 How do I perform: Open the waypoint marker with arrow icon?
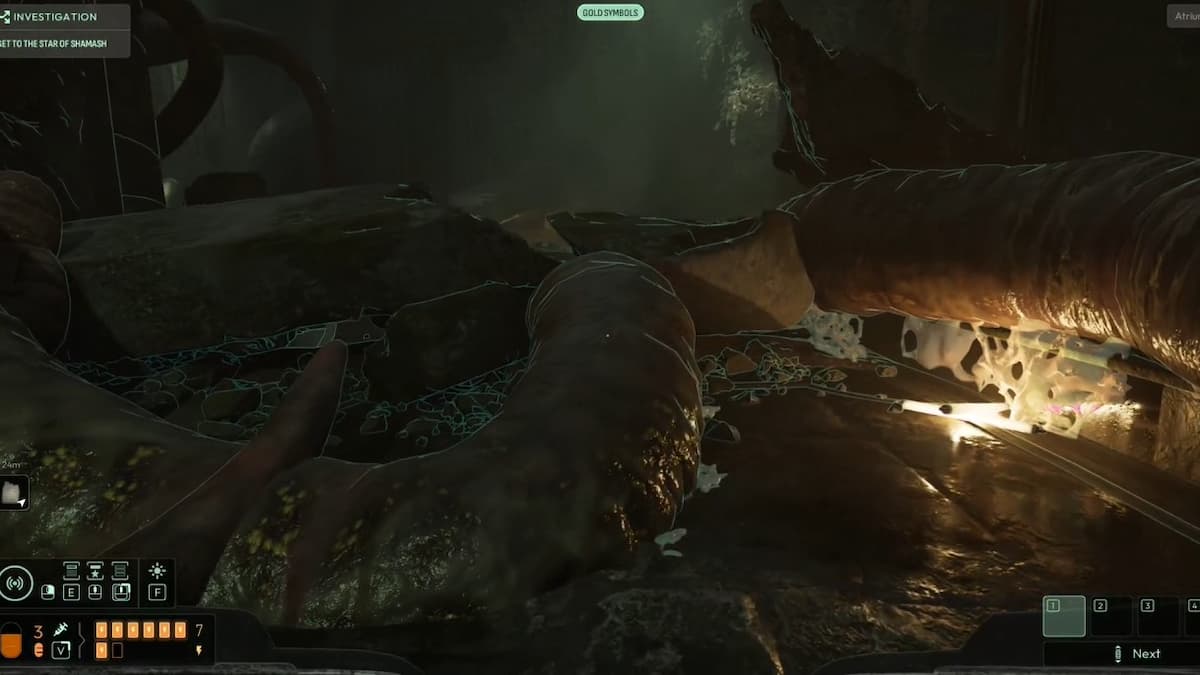click(x=14, y=492)
